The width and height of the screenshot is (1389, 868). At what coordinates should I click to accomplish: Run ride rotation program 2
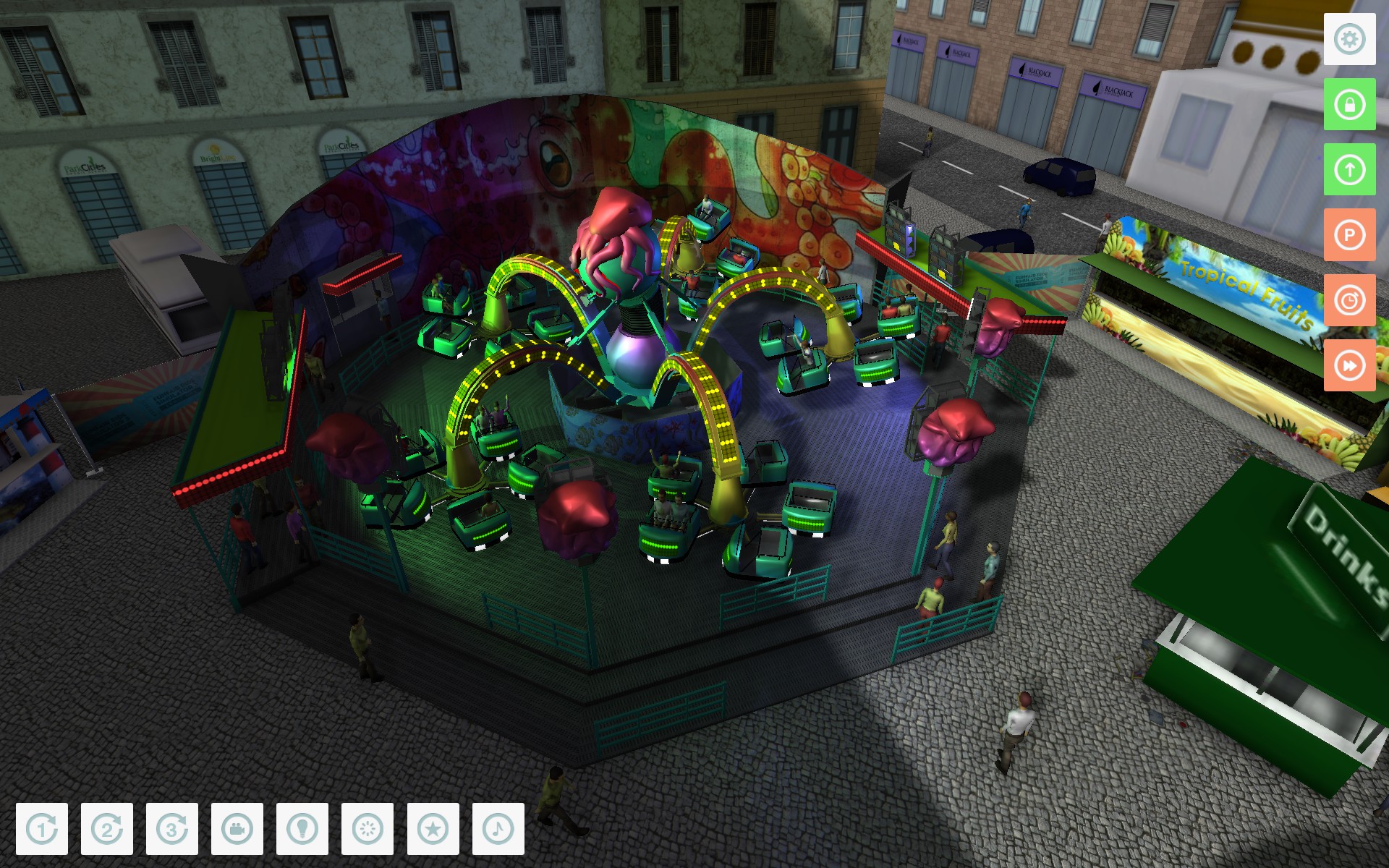point(107,829)
